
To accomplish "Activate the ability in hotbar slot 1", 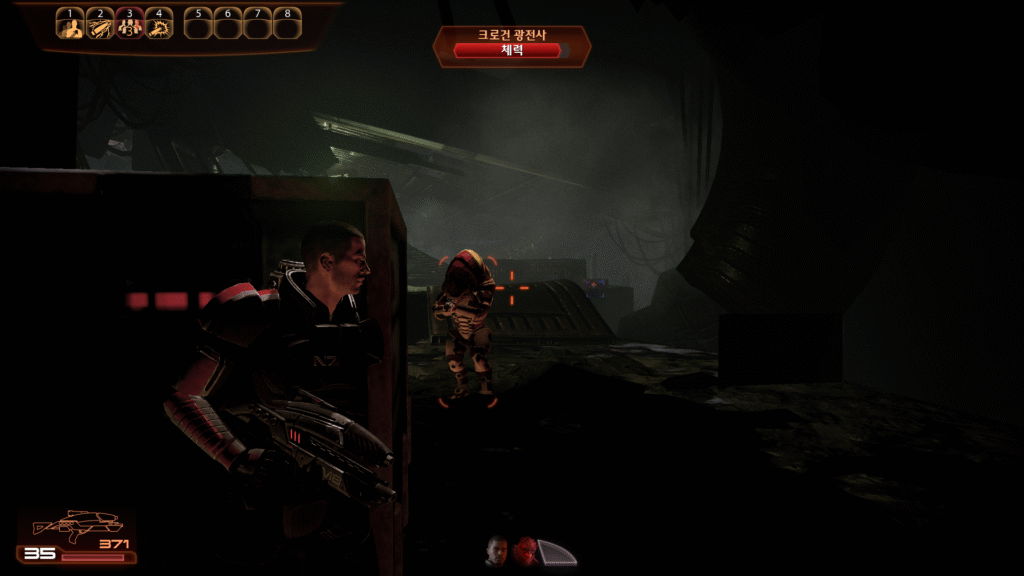I will pyautogui.click(x=70, y=26).
